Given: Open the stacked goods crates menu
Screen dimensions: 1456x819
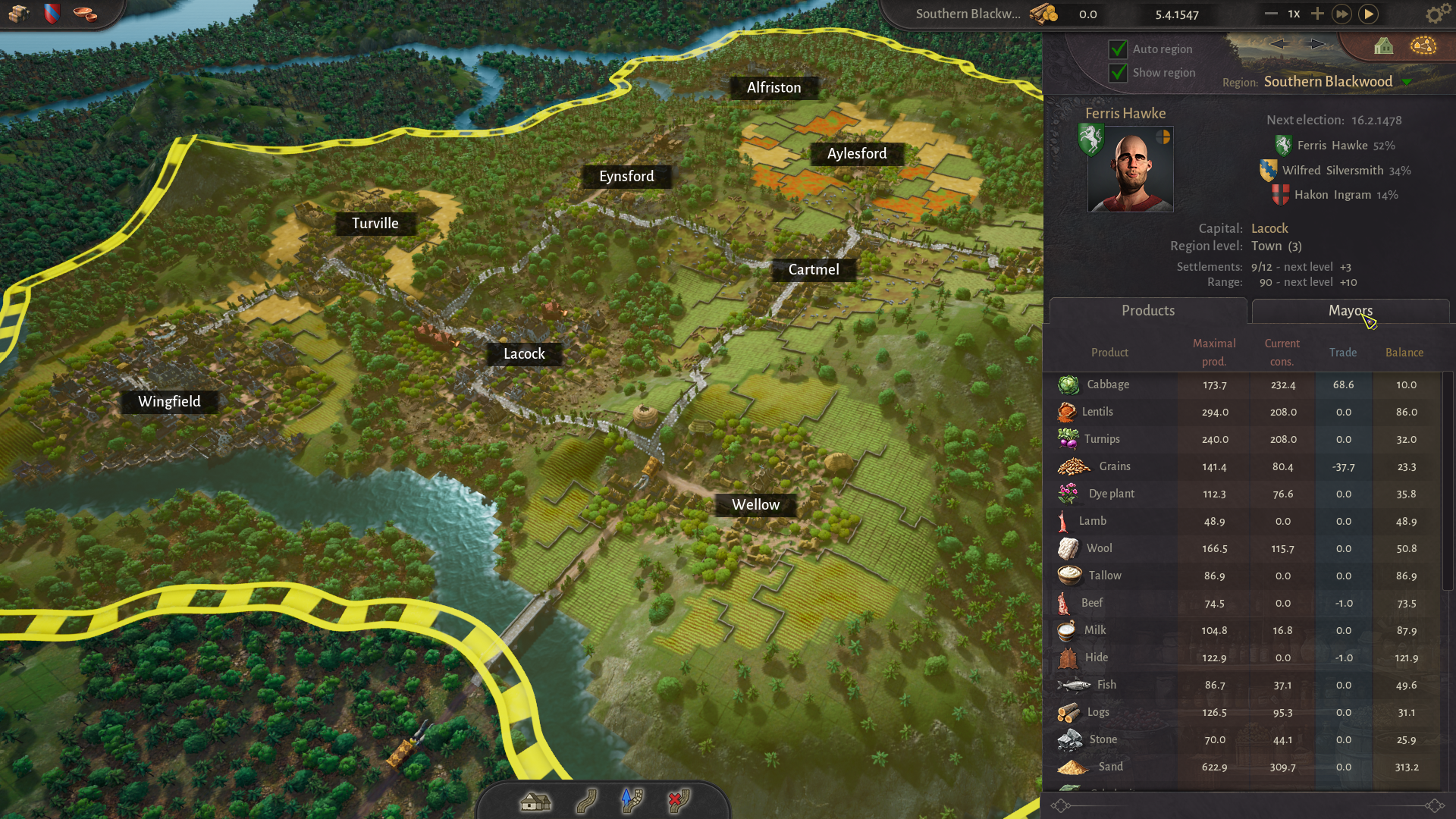Looking at the screenshot, I should pos(19,14).
